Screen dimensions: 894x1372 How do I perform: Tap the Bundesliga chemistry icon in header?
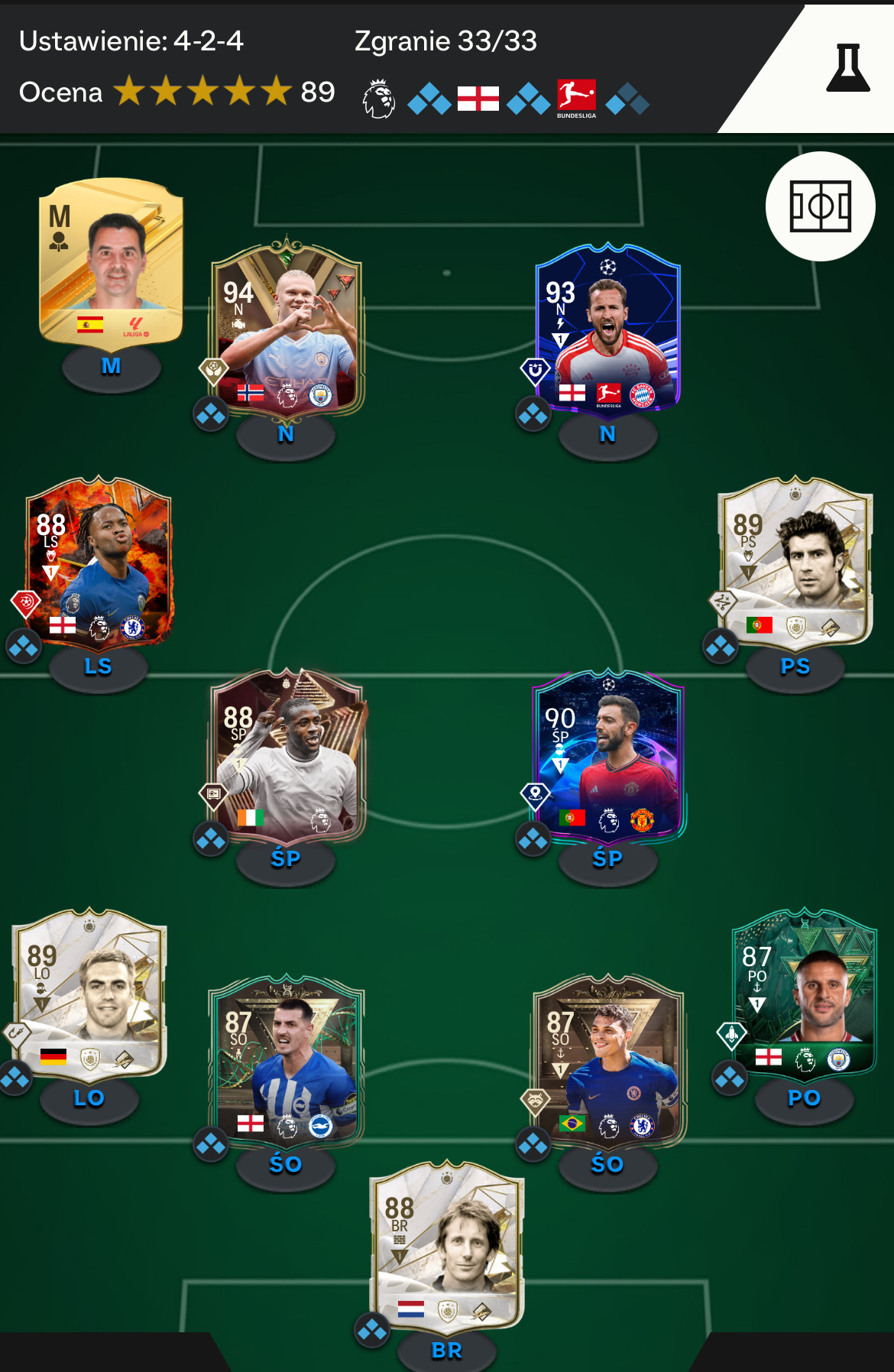click(x=576, y=98)
